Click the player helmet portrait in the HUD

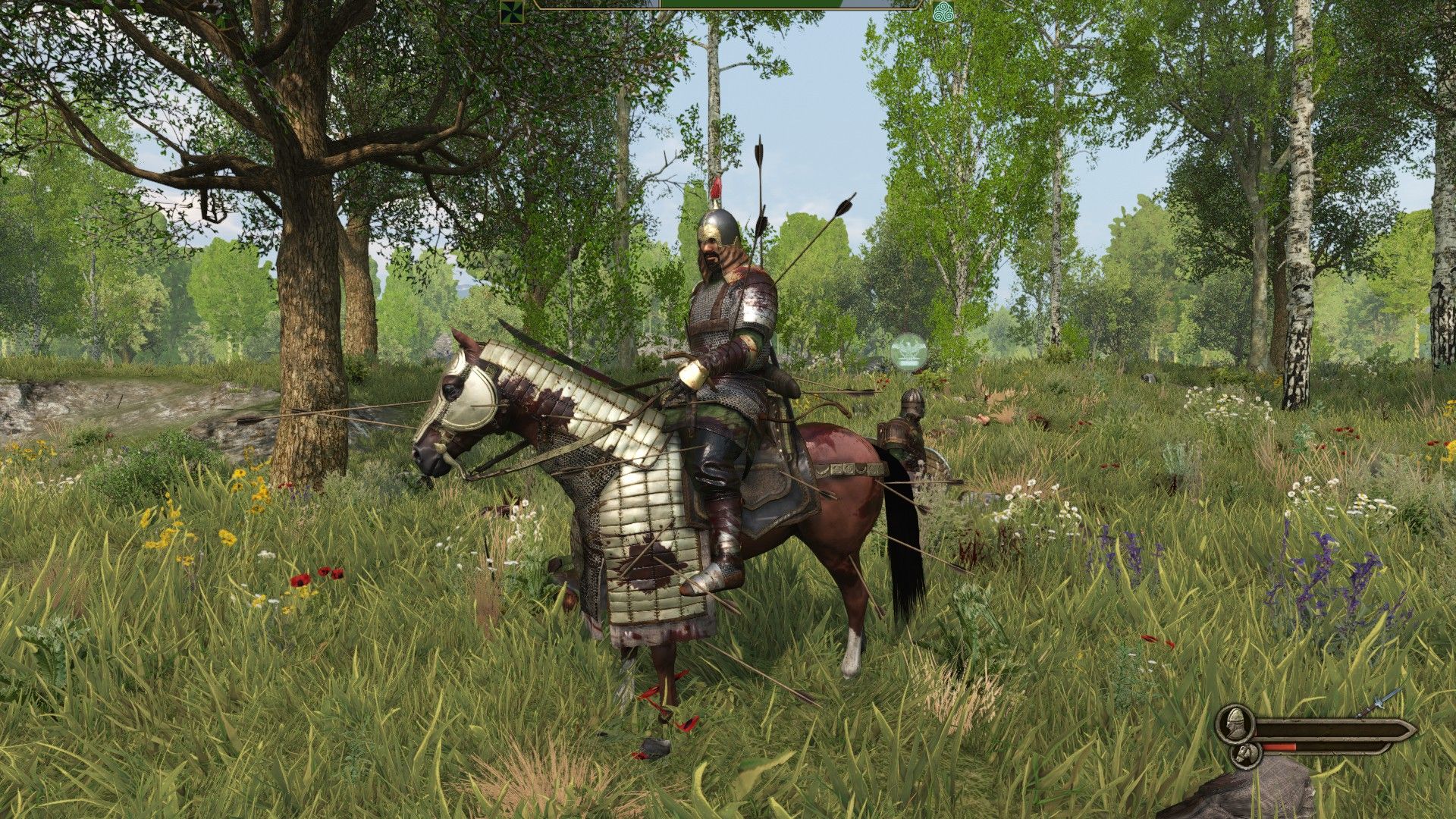[x=1235, y=724]
